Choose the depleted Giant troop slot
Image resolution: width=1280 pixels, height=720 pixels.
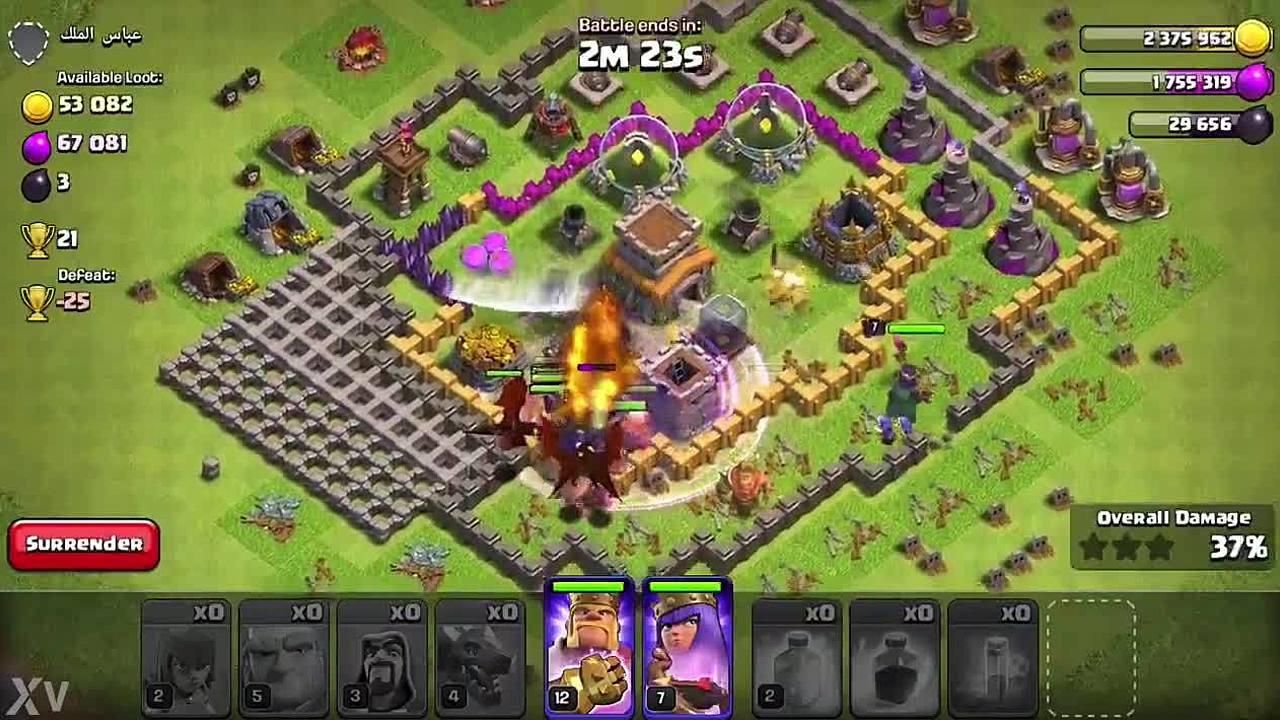click(283, 657)
